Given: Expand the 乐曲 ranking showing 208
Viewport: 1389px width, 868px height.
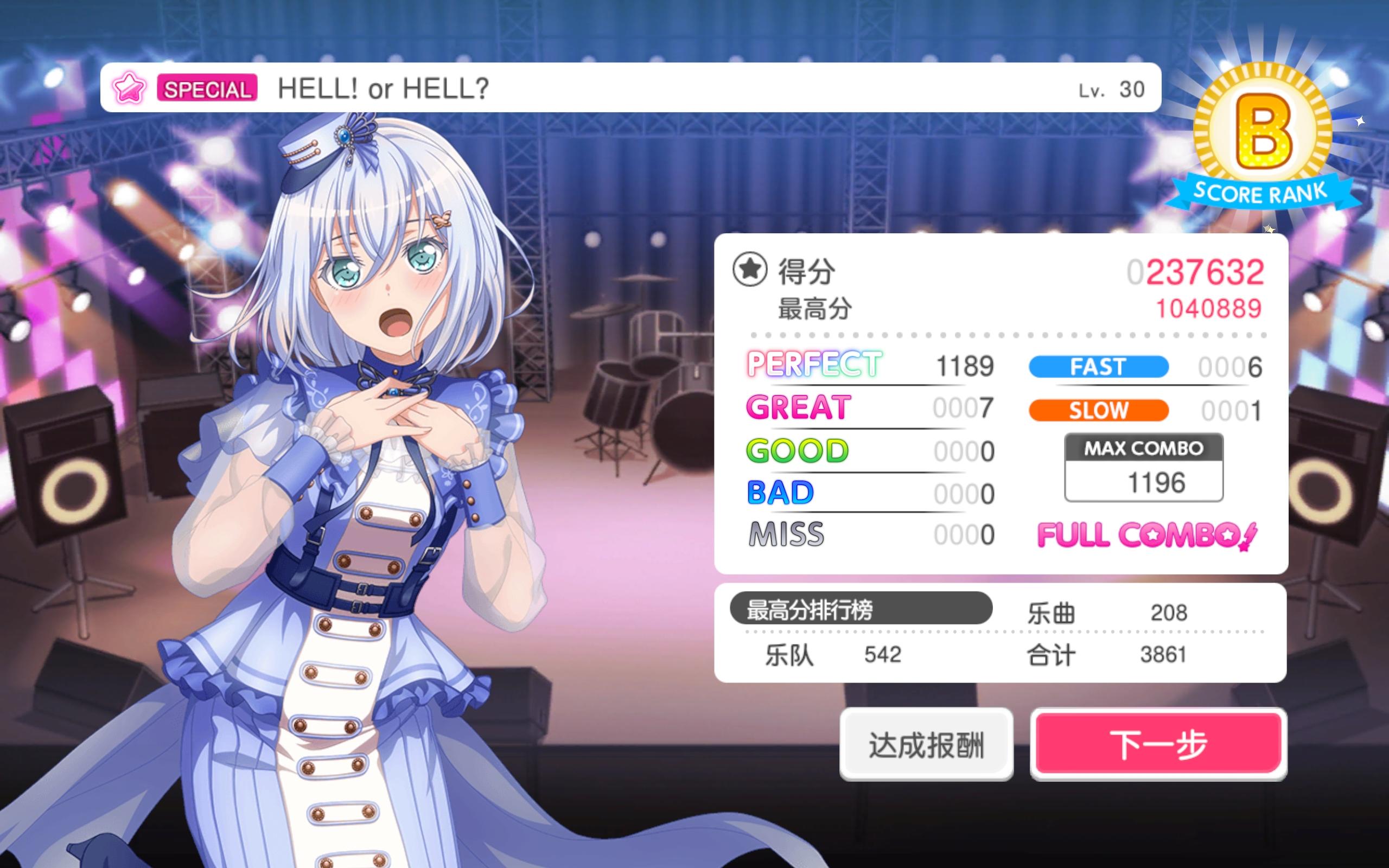Looking at the screenshot, I should [1111, 612].
